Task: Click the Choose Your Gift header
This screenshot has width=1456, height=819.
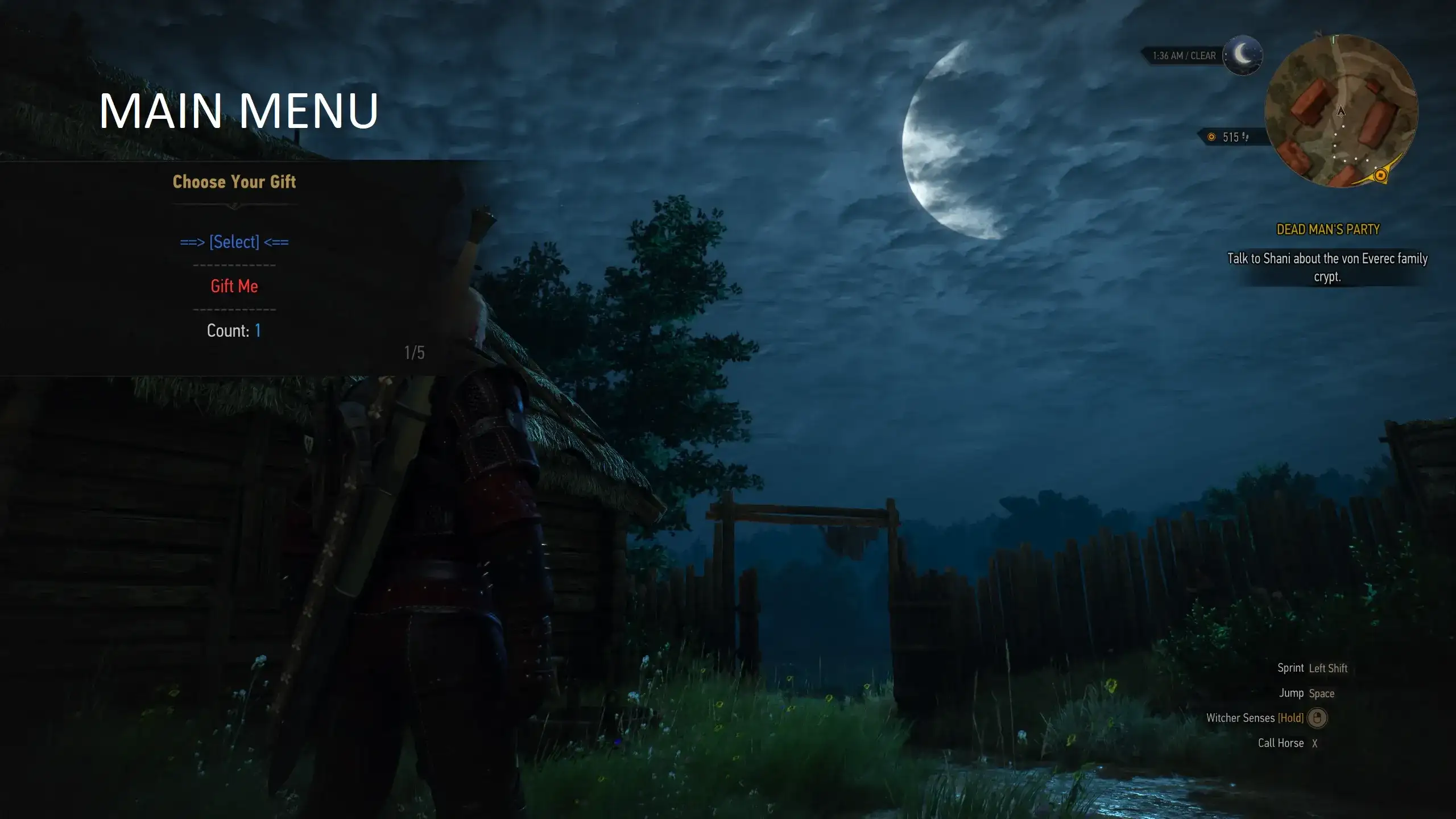Action: point(234,182)
